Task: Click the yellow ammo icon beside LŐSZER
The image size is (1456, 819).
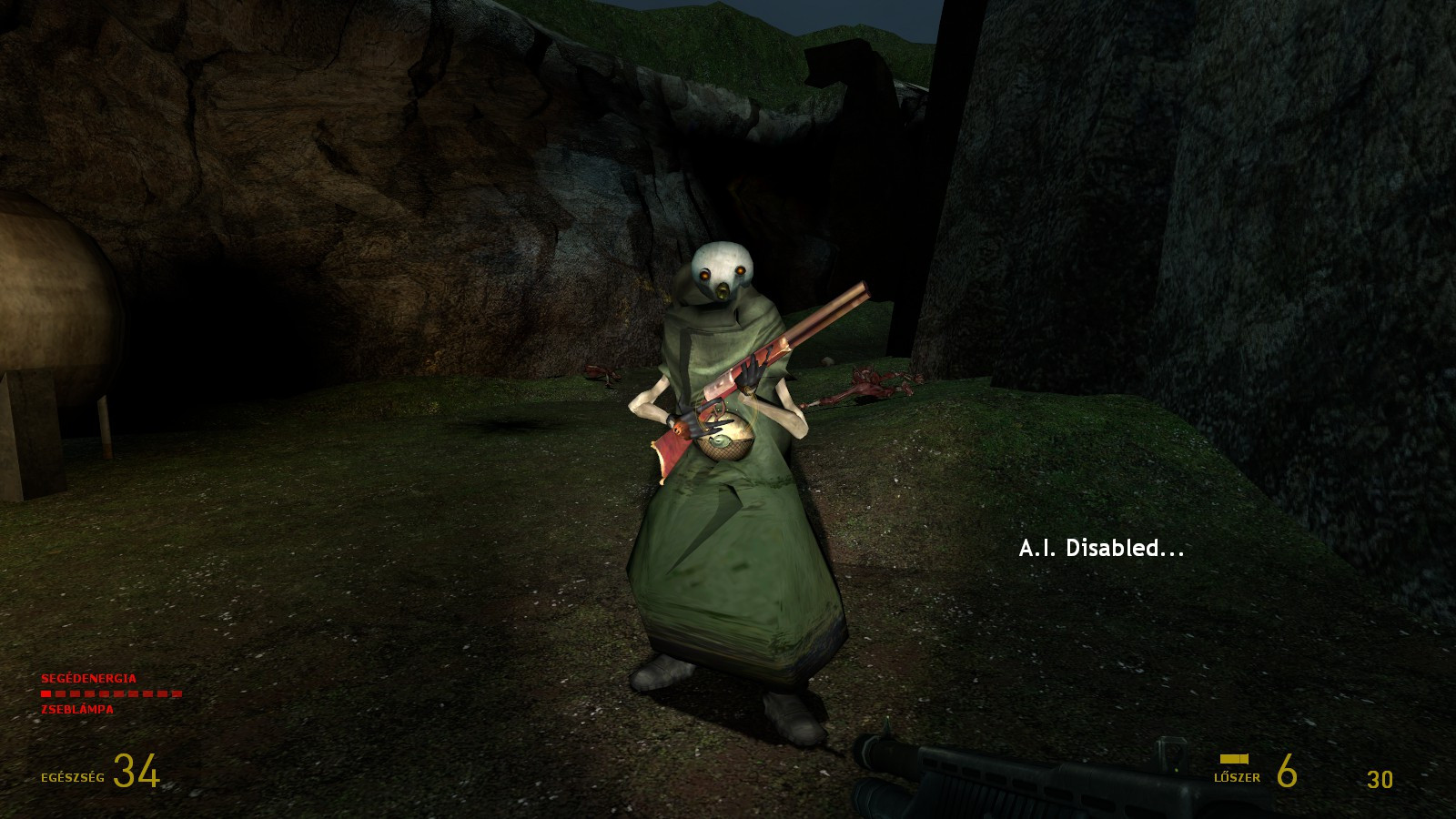Action: 1235,758
